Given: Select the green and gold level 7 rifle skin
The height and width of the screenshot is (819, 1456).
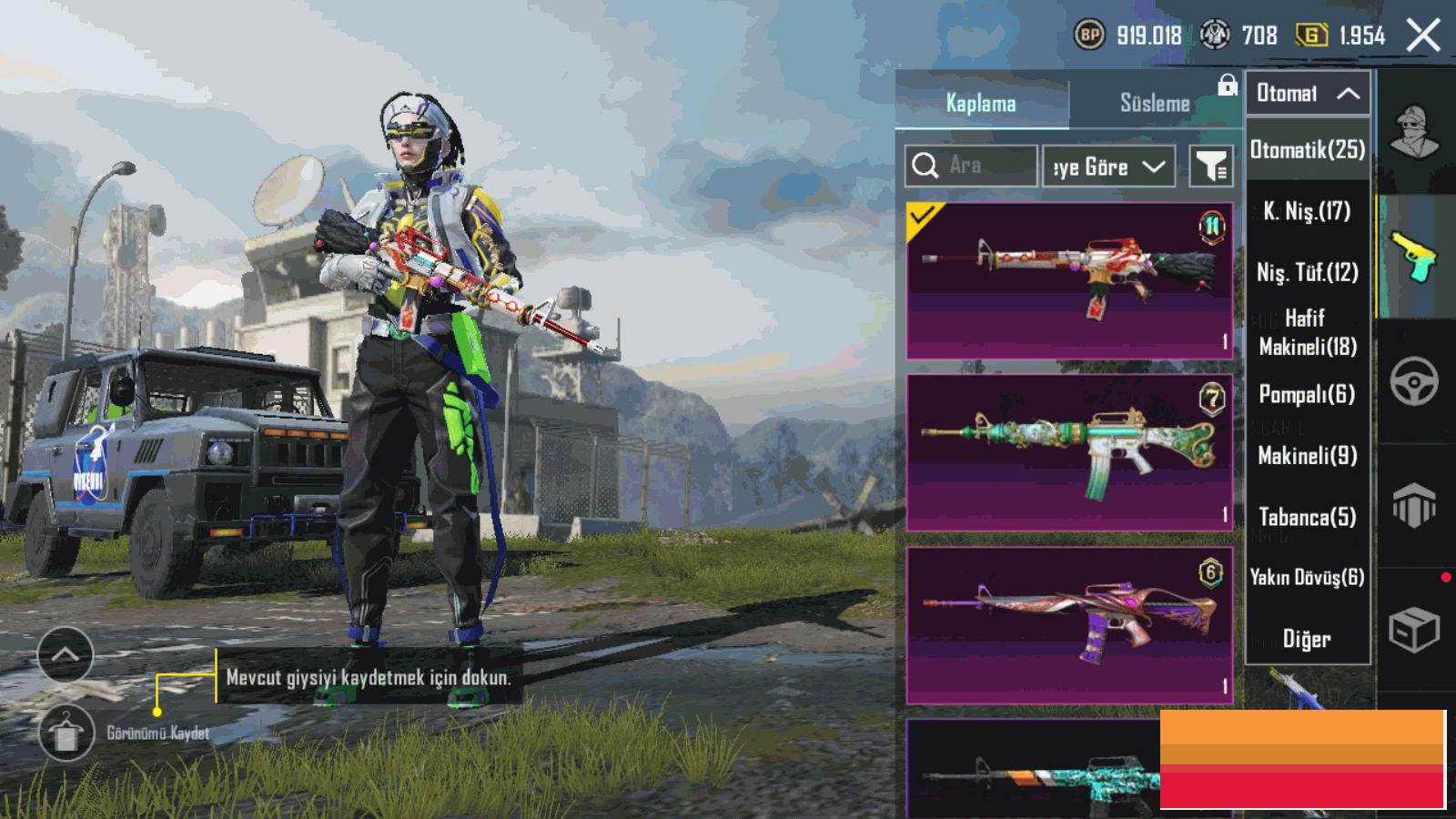Looking at the screenshot, I should [x=1069, y=452].
